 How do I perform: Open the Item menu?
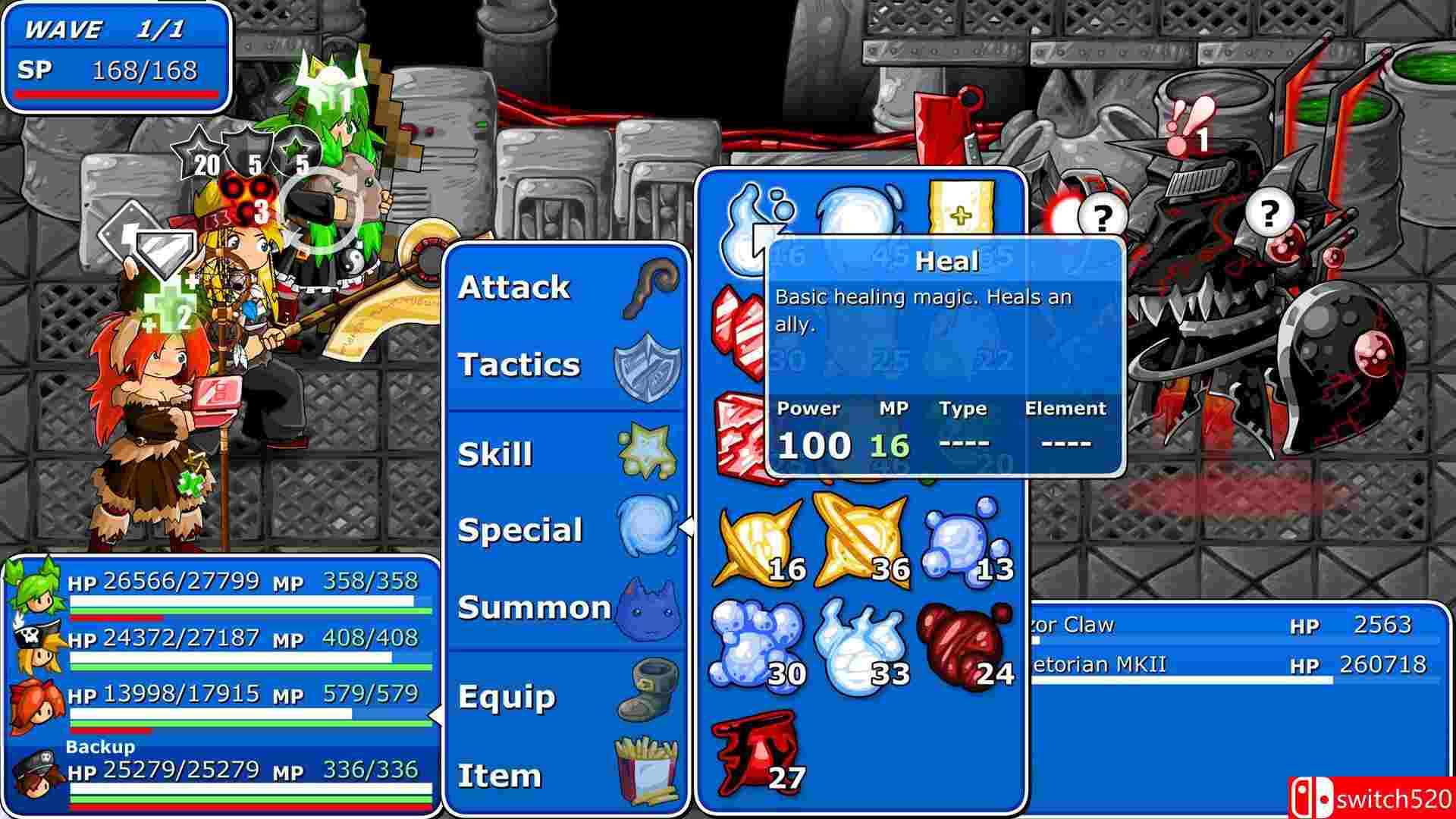click(x=565, y=775)
